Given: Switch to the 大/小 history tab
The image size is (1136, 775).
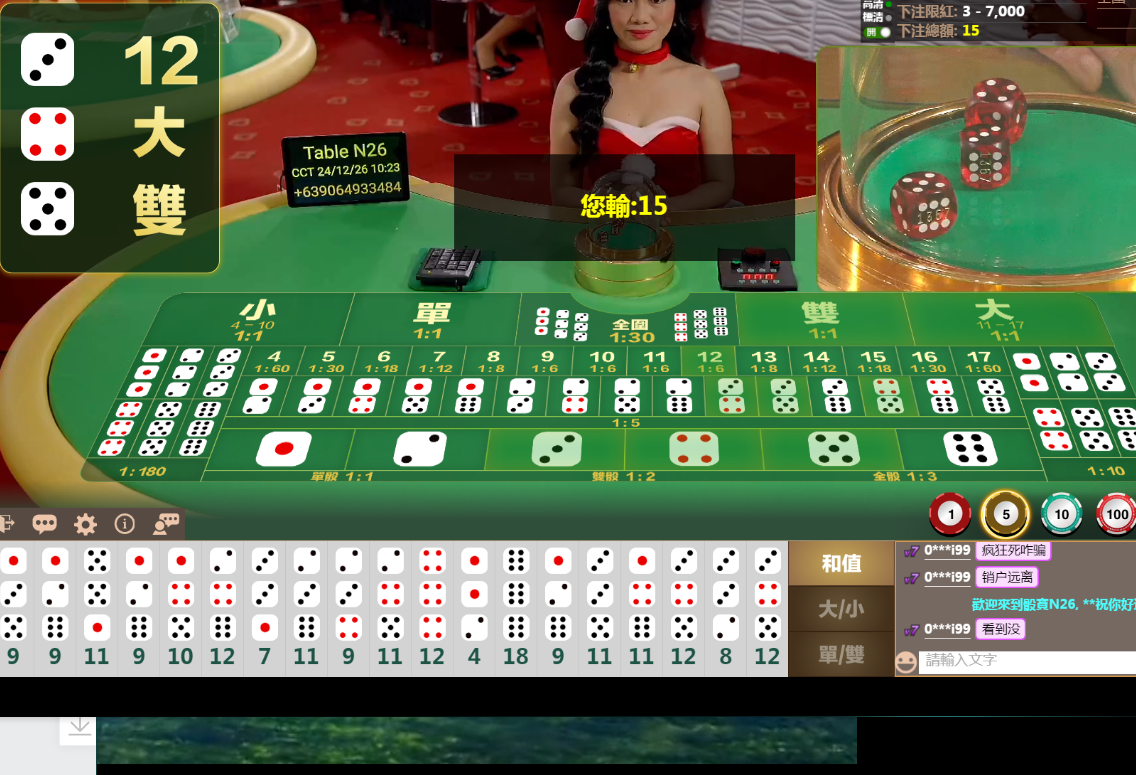Looking at the screenshot, I should coord(841,609).
